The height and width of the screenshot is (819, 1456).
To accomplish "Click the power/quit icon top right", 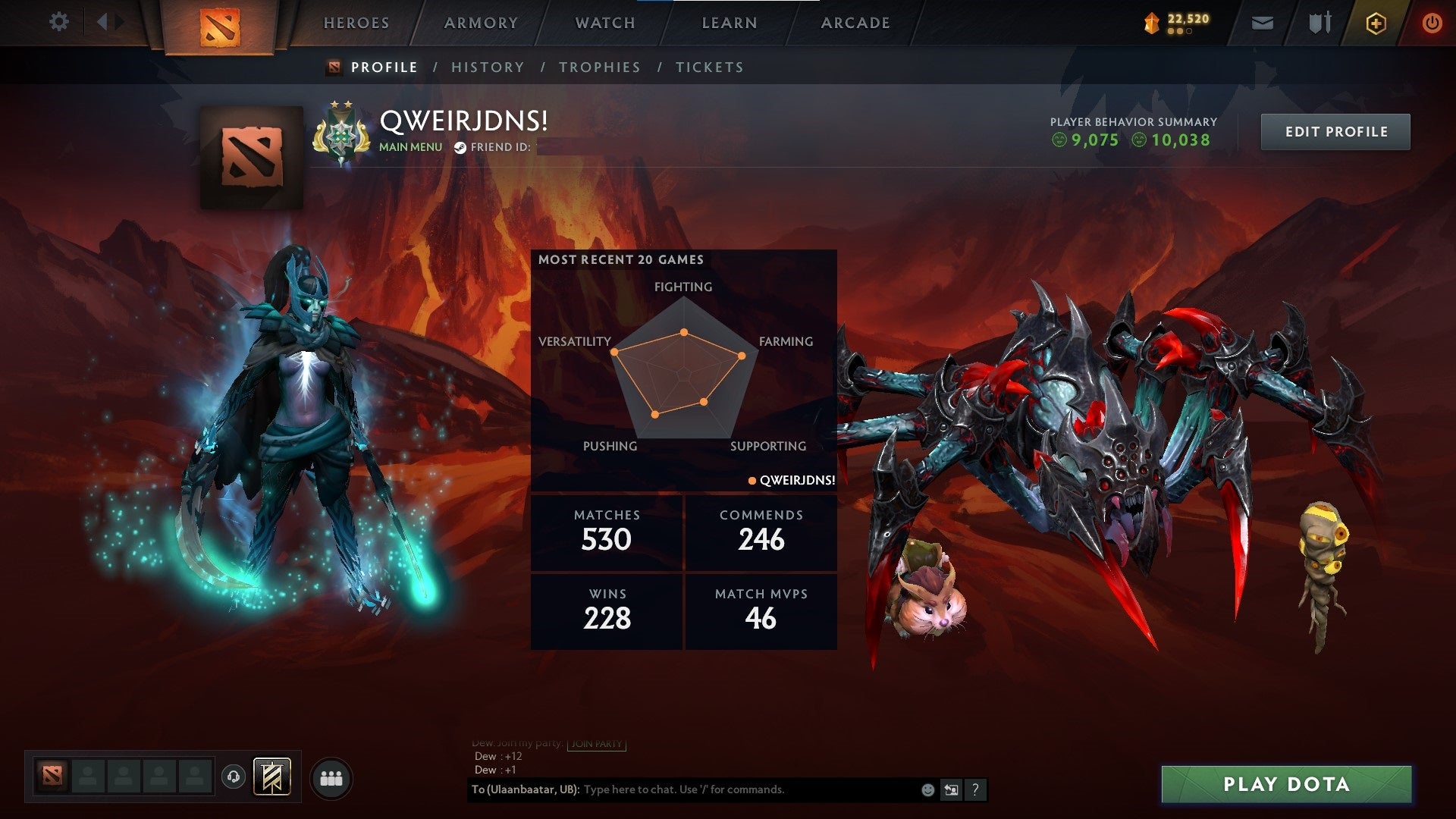I will pyautogui.click(x=1432, y=23).
